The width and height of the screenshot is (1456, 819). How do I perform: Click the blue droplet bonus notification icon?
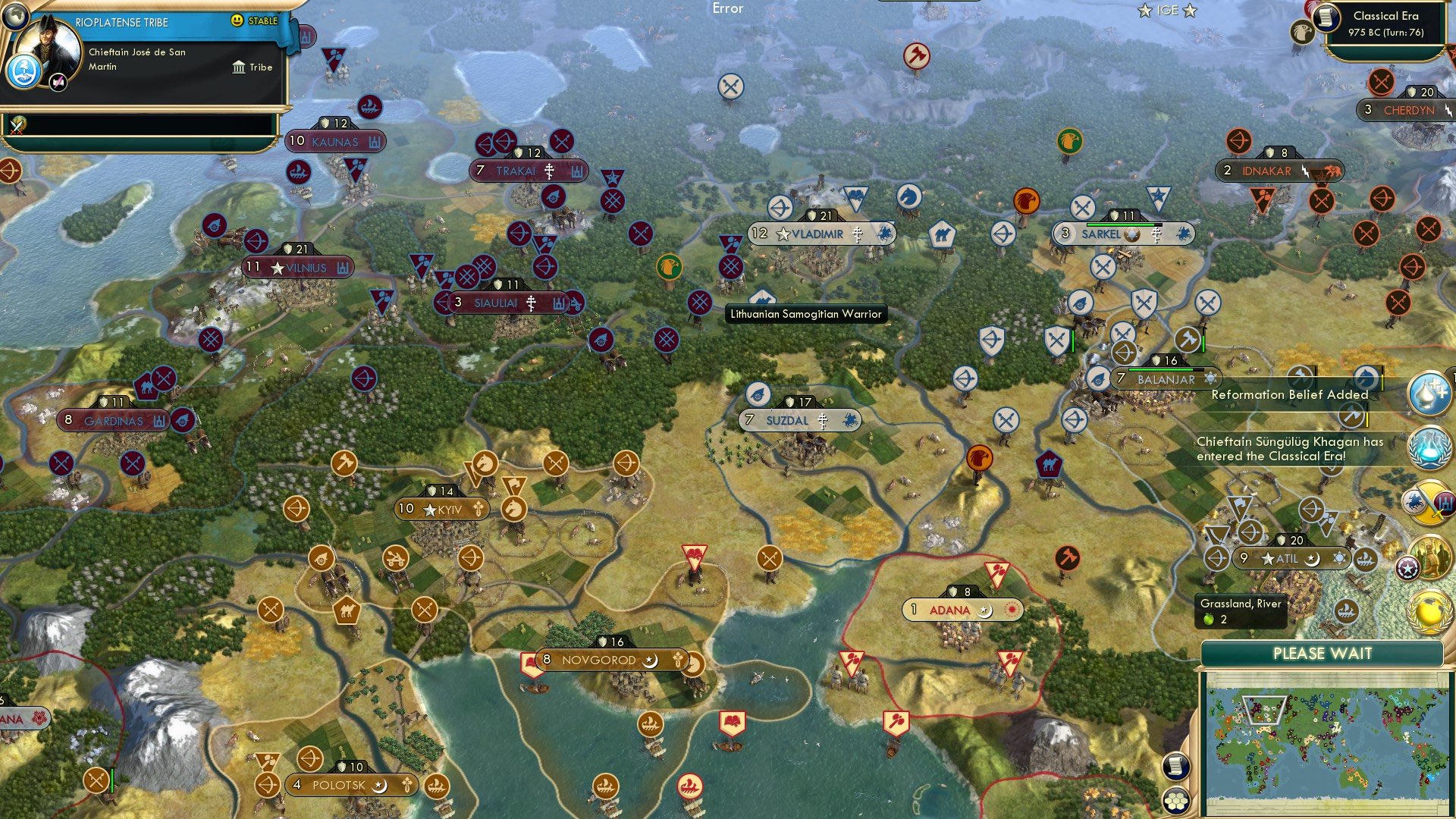click(1429, 392)
